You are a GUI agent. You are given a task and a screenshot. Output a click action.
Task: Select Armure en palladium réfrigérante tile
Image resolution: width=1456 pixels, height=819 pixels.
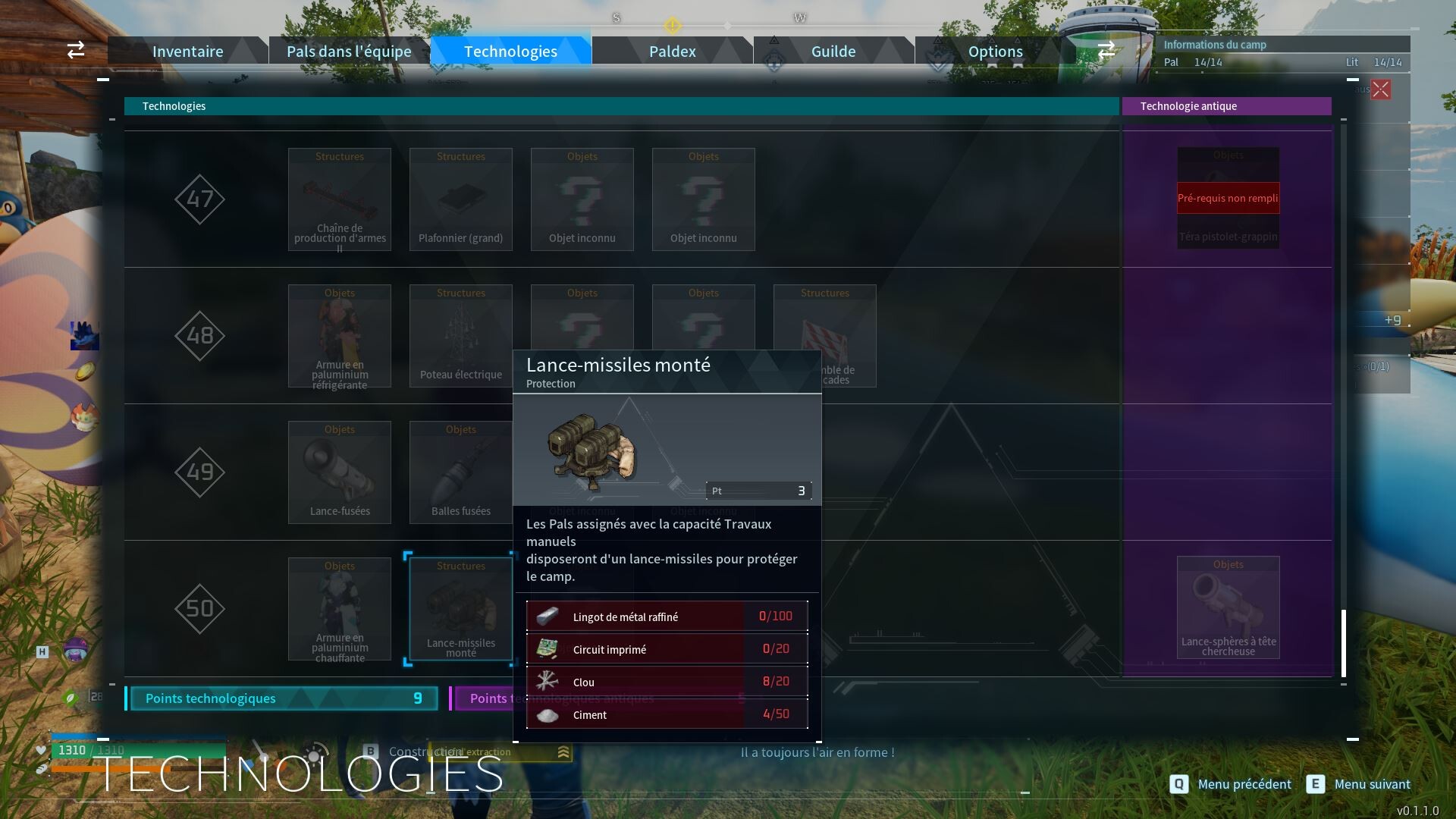tap(340, 336)
